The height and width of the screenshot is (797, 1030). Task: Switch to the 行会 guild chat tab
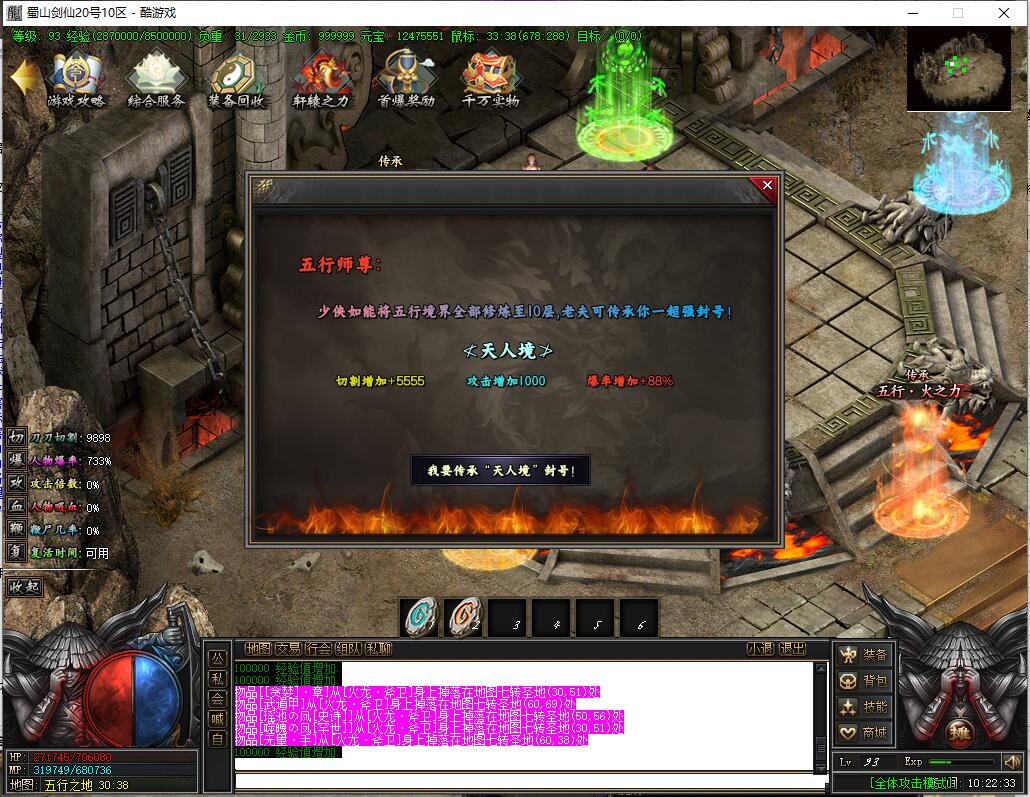(318, 649)
